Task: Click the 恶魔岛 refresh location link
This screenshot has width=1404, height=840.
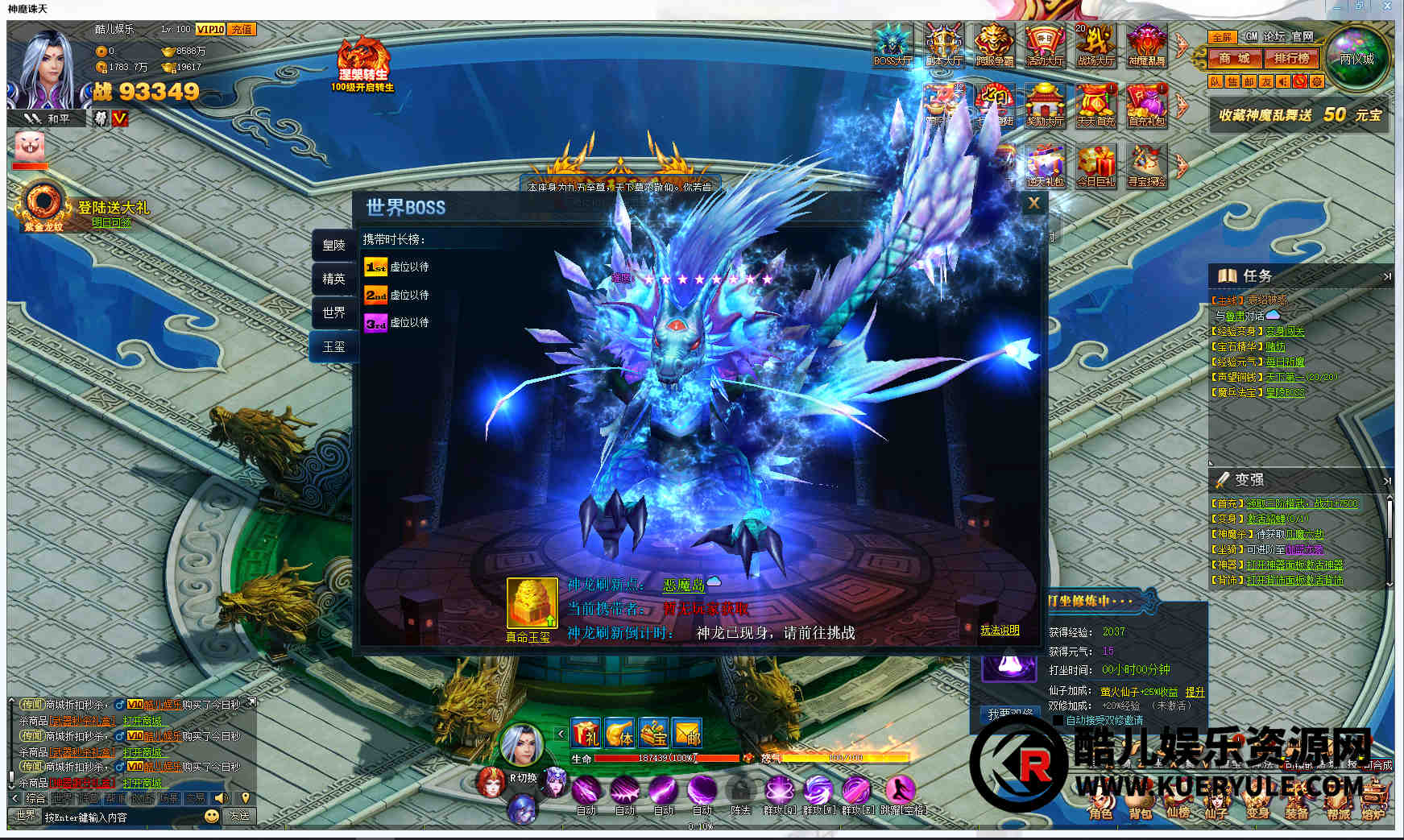Action: 684,585
